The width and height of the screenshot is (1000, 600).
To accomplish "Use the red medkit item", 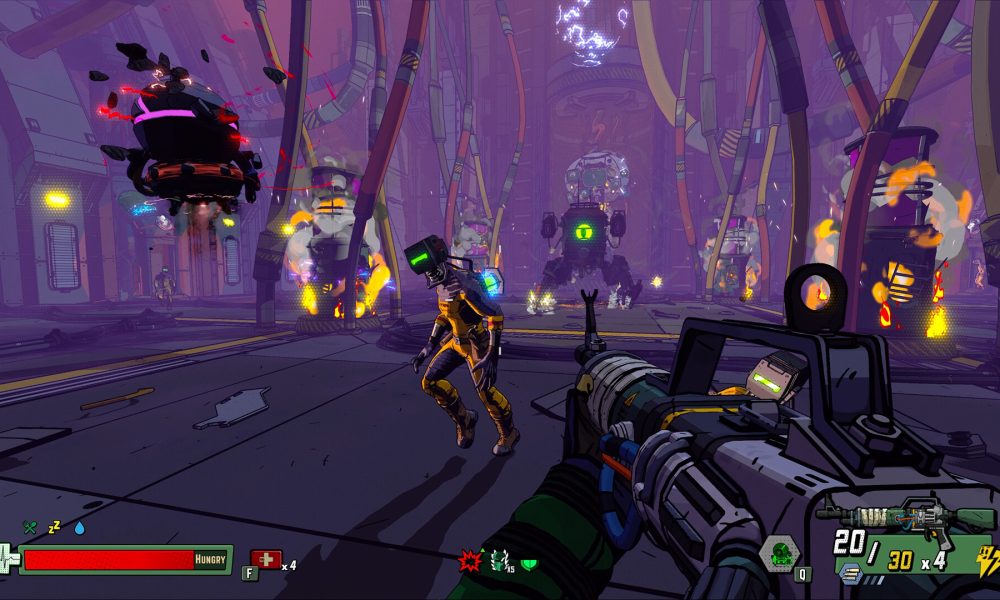I will 266,560.
